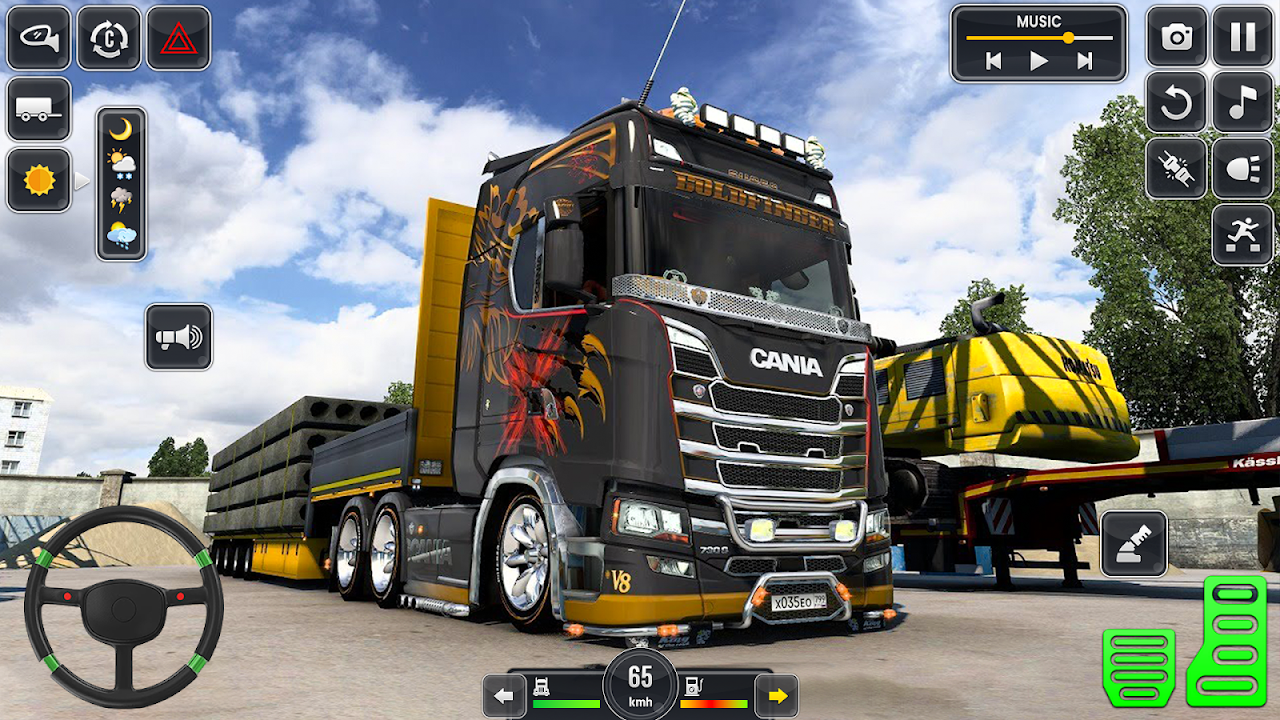Skip to the next music track
The width and height of the screenshot is (1280, 720).
(x=1085, y=61)
